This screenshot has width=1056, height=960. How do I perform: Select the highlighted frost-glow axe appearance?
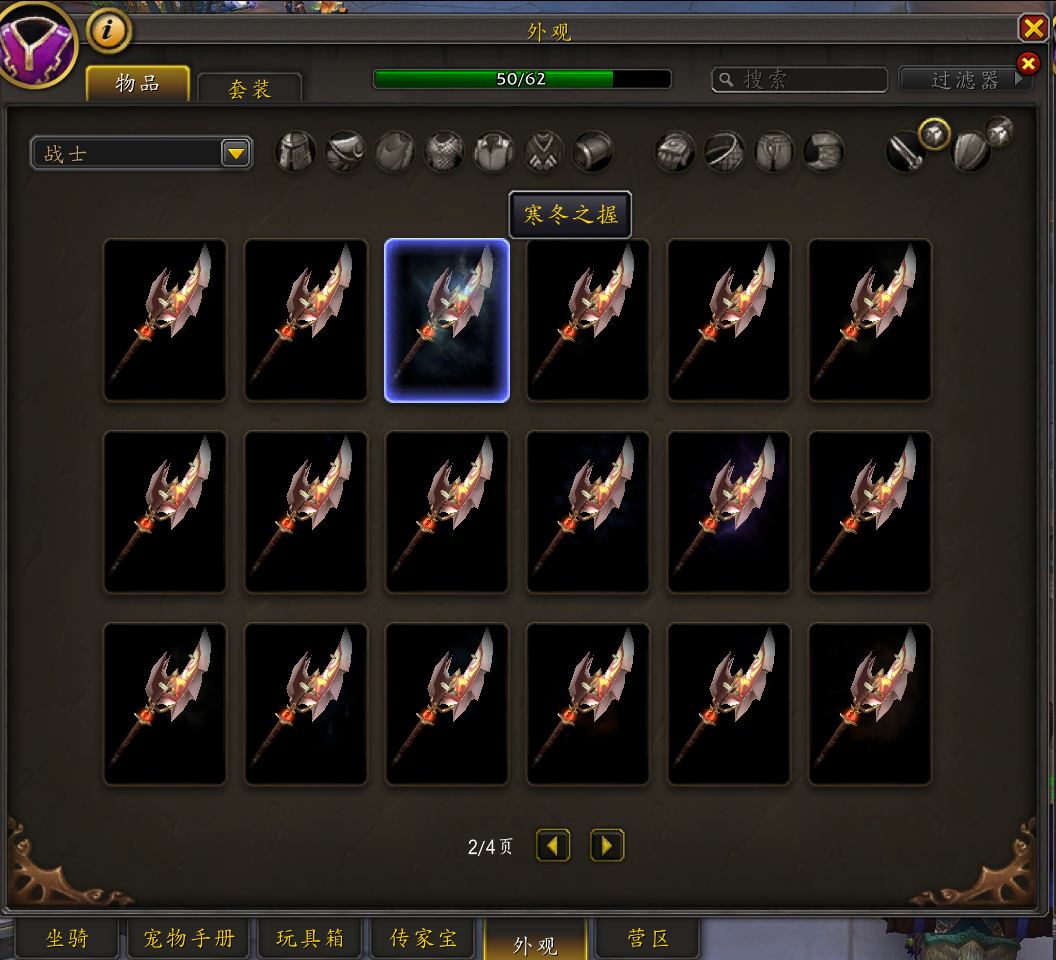(447, 320)
